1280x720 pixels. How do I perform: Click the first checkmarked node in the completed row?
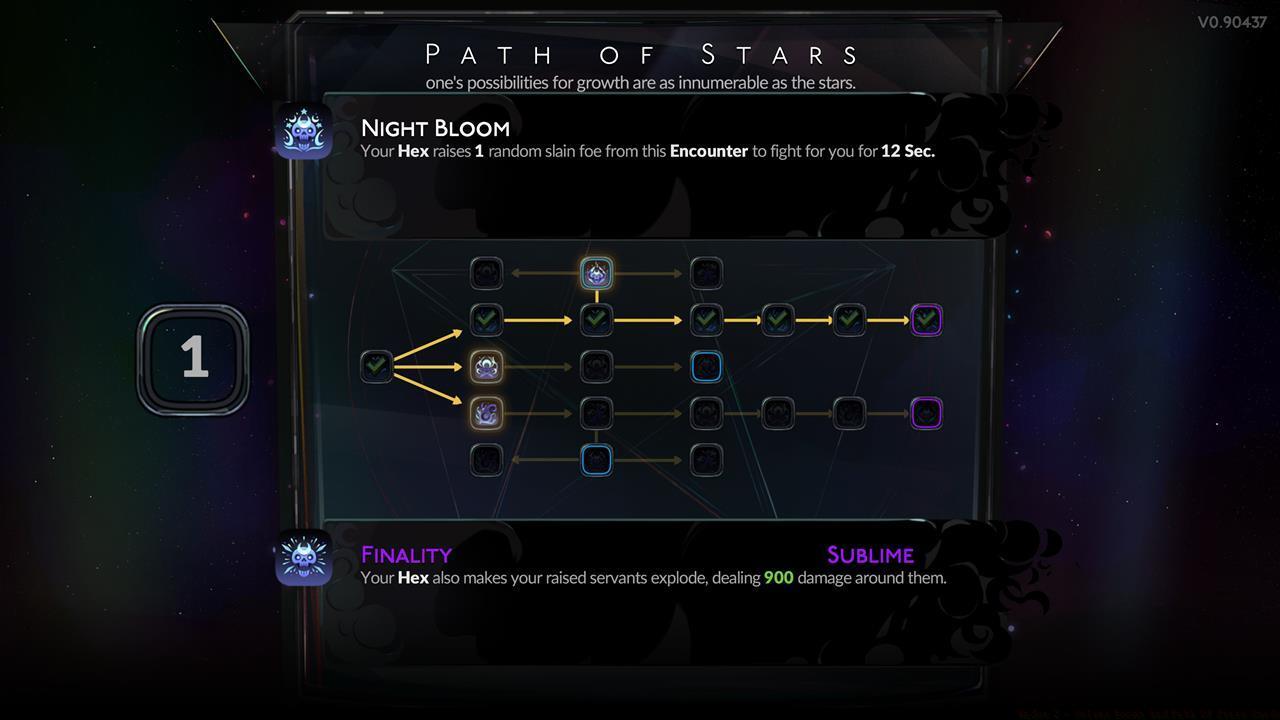point(486,319)
